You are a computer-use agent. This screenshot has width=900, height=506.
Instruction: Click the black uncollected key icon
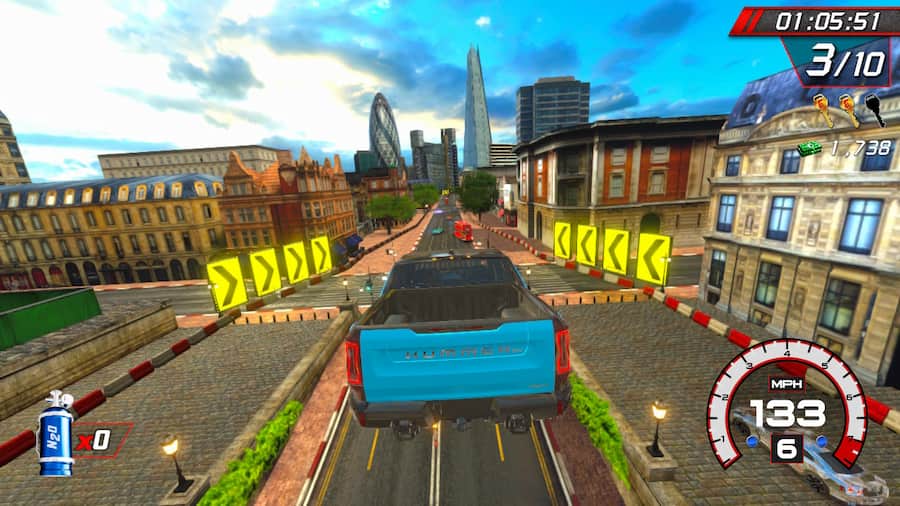point(875,109)
